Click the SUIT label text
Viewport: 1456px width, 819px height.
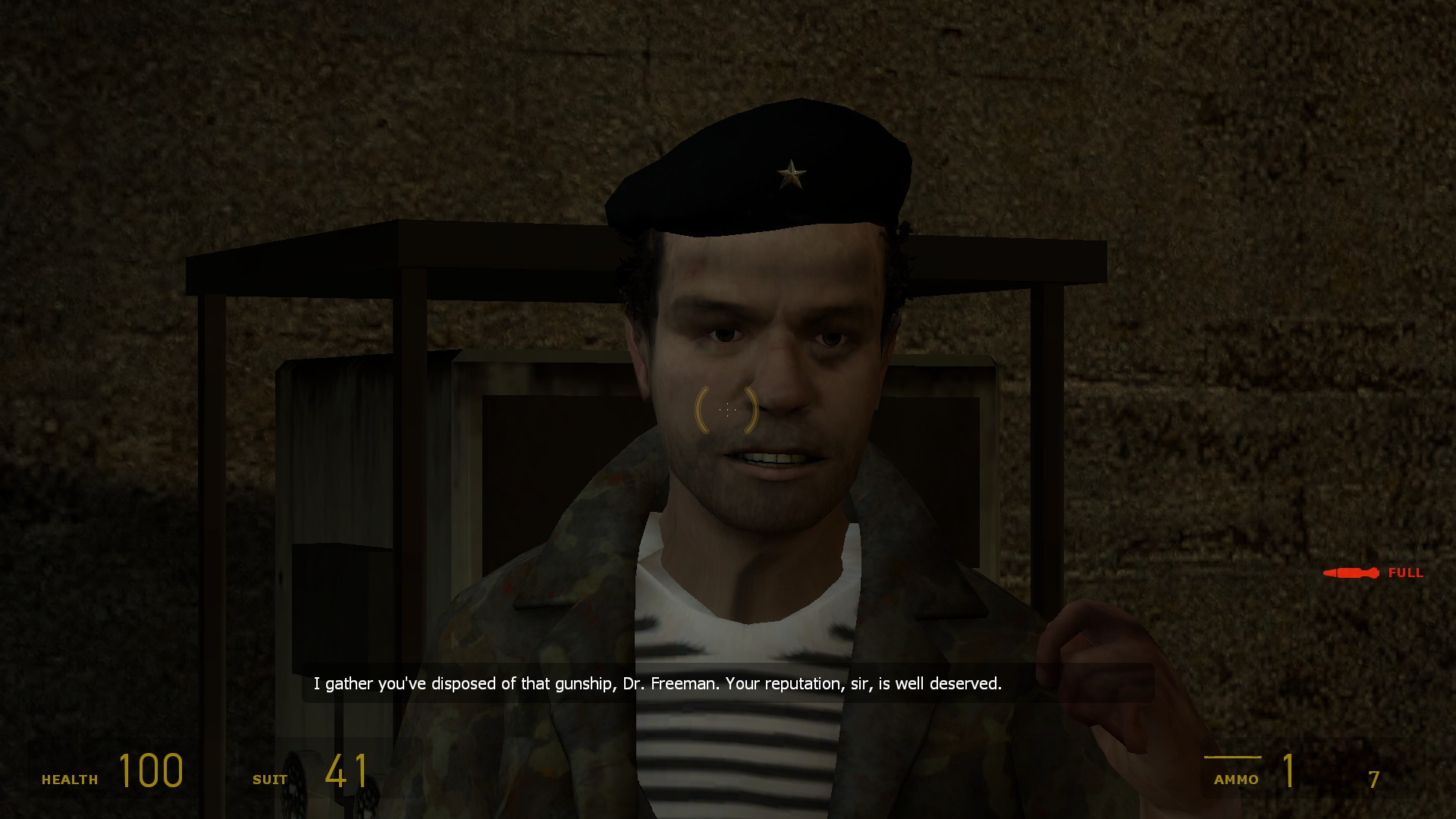(x=271, y=779)
